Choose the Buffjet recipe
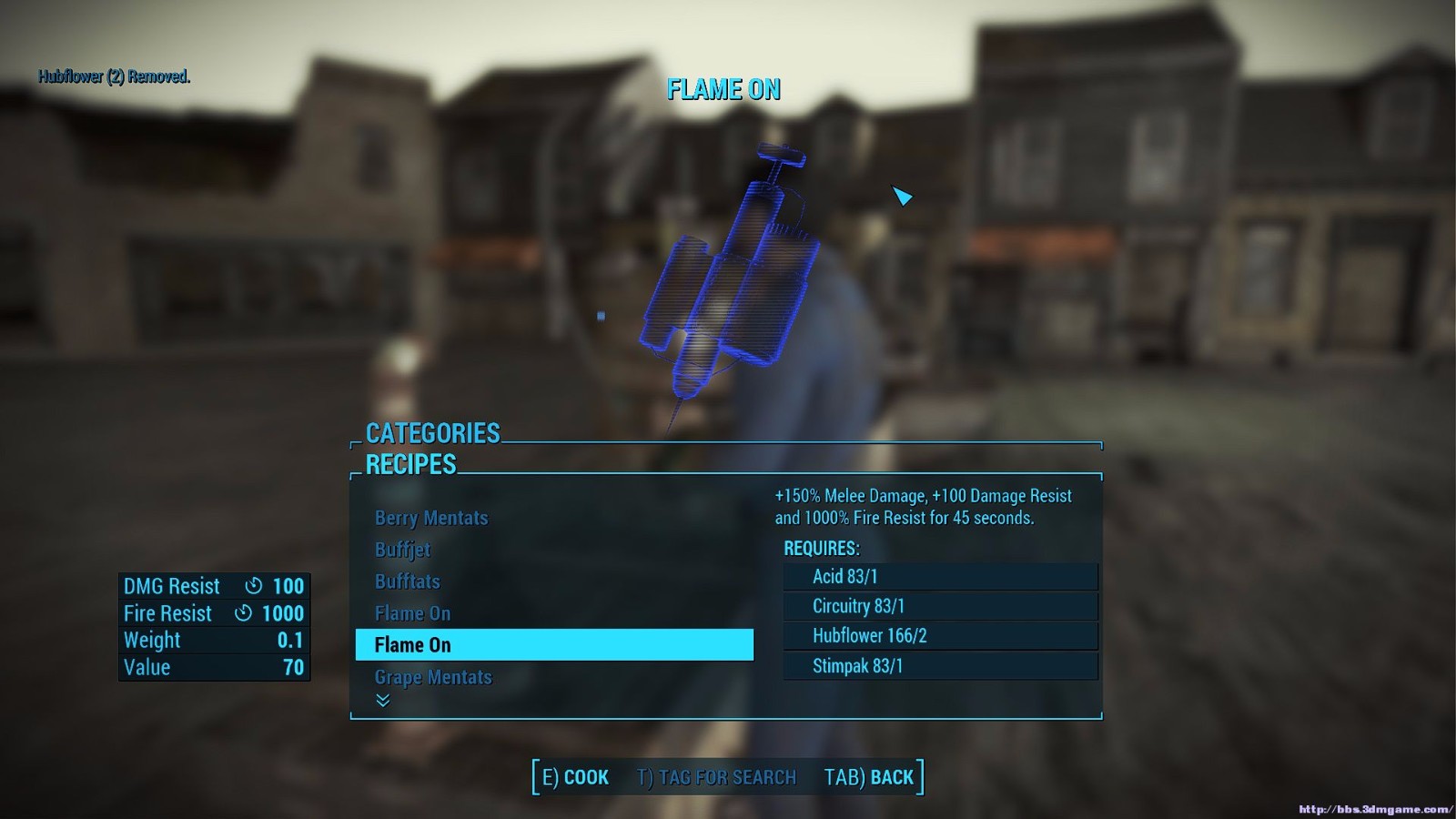The height and width of the screenshot is (819, 1456). click(x=402, y=550)
